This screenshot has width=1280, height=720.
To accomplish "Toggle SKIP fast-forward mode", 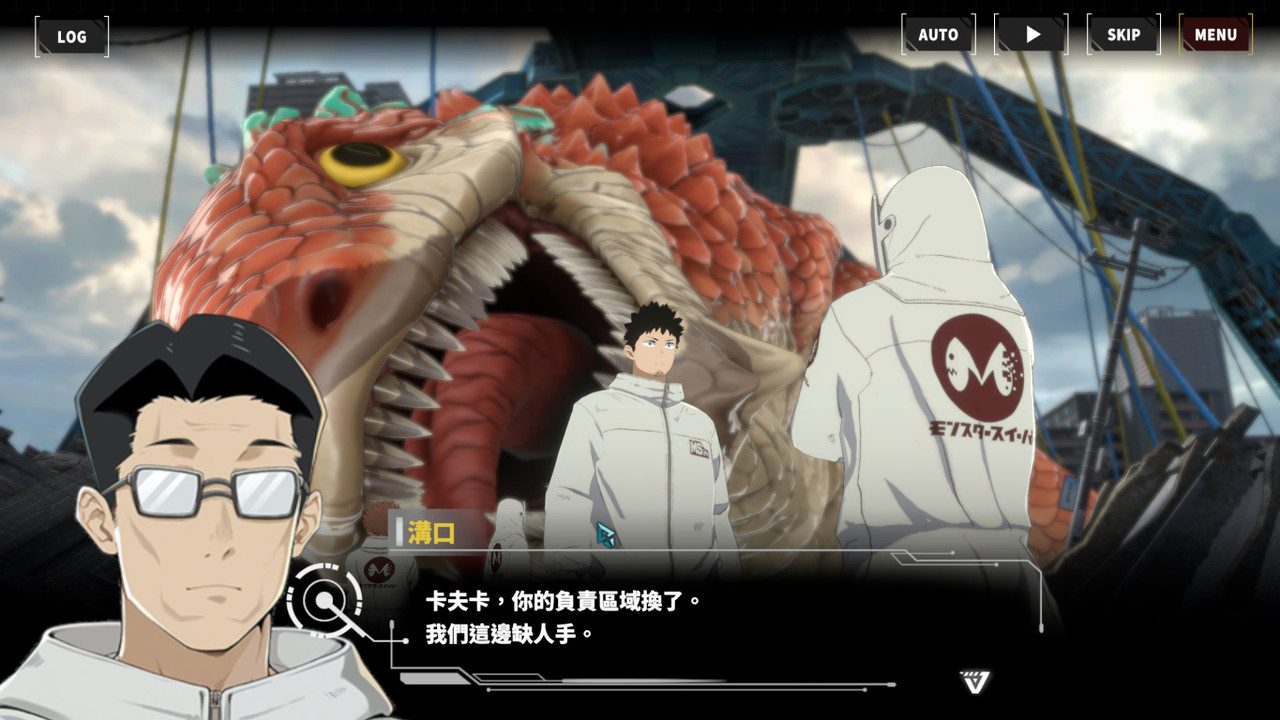I will (x=1124, y=33).
